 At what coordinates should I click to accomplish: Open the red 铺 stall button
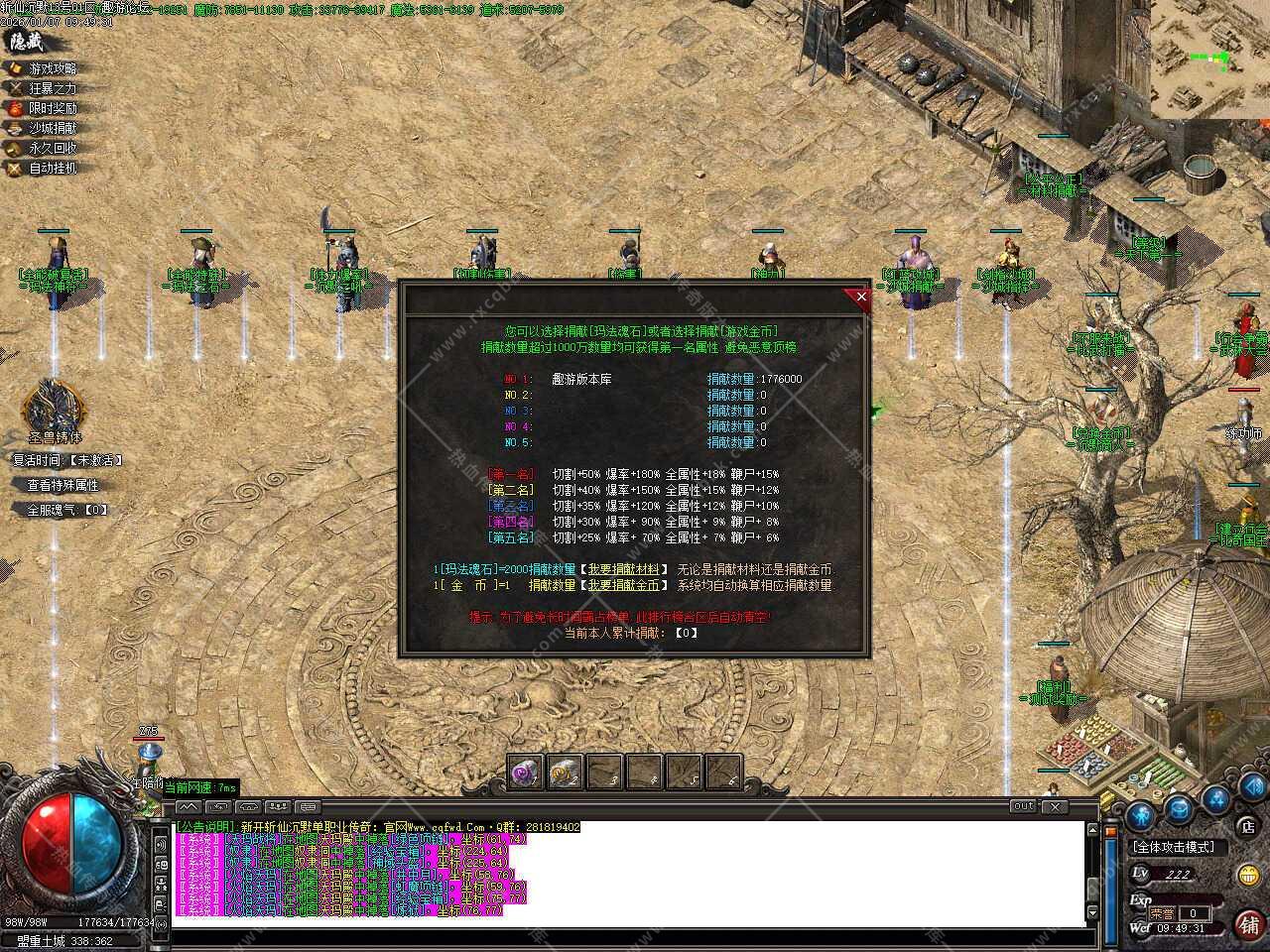[x=1247, y=923]
